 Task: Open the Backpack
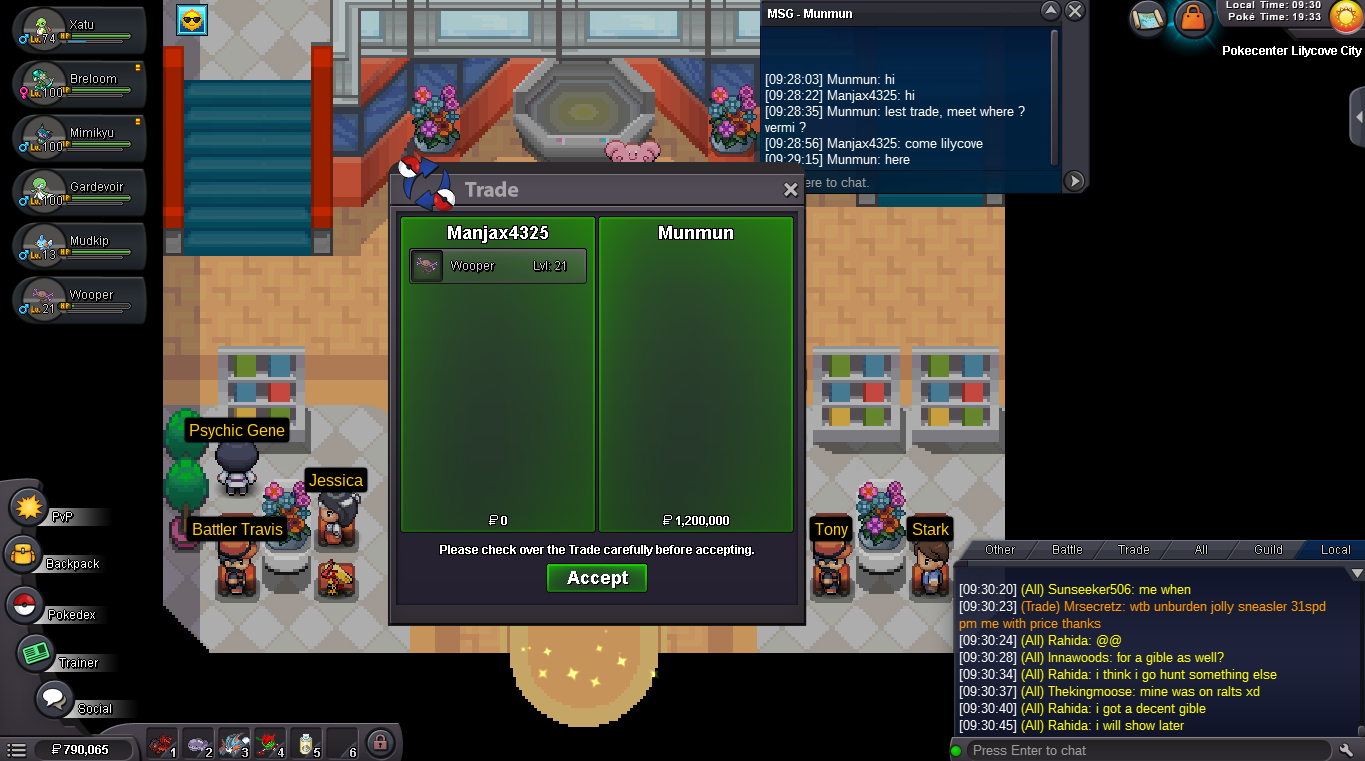tap(24, 556)
